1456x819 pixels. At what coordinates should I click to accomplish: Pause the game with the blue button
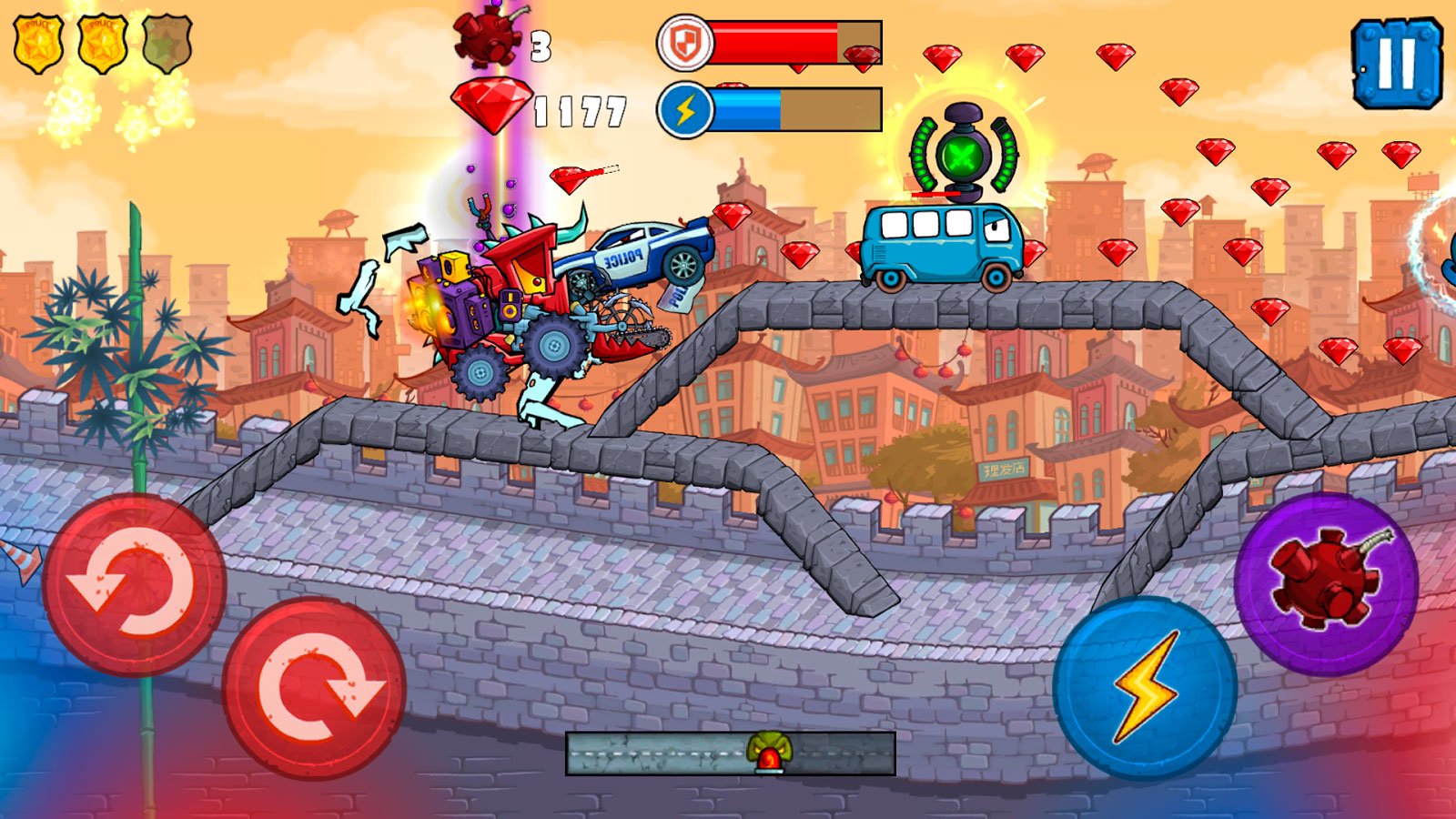coord(1397,63)
